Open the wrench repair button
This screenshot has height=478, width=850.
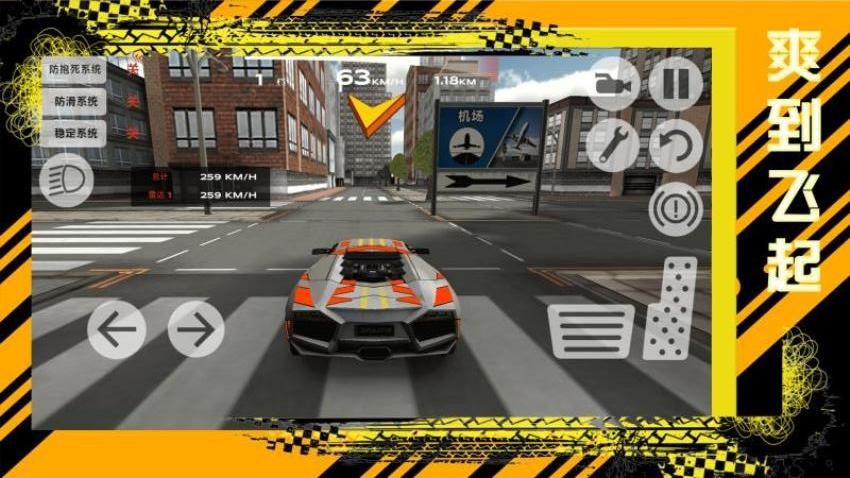(612, 146)
